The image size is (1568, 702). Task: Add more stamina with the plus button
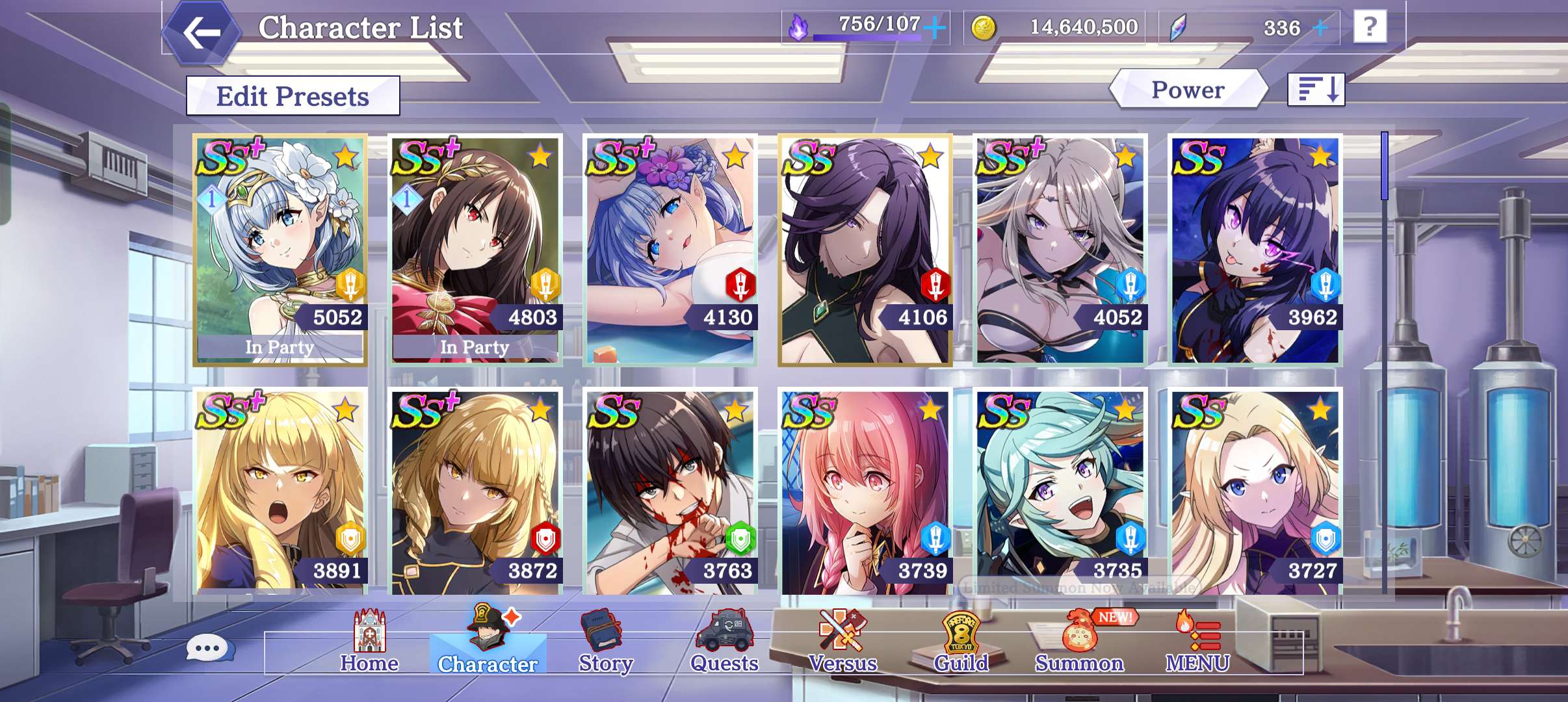click(935, 28)
